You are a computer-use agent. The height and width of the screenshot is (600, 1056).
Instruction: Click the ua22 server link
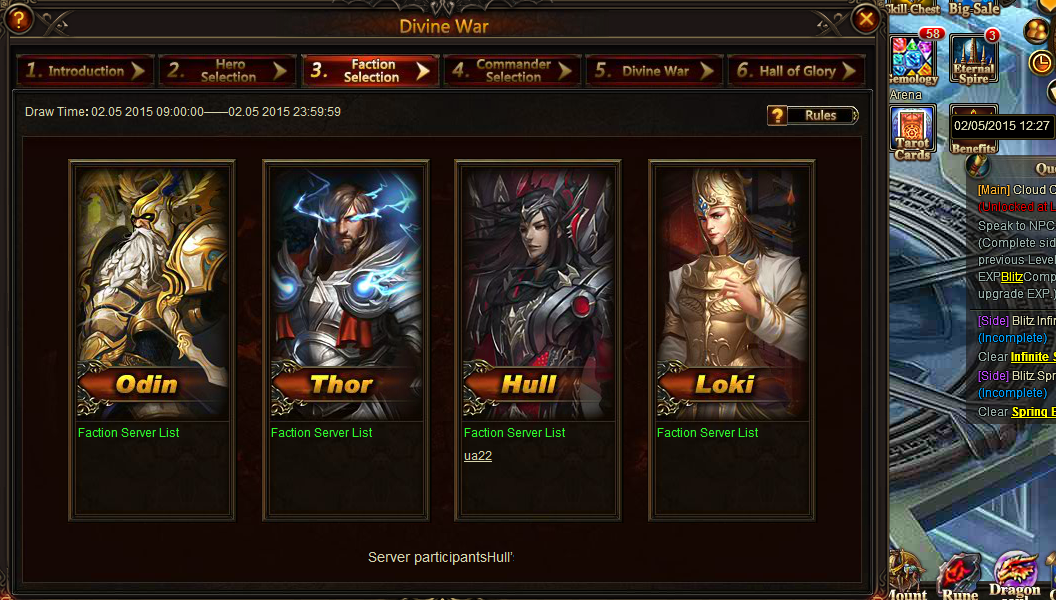(x=478, y=456)
